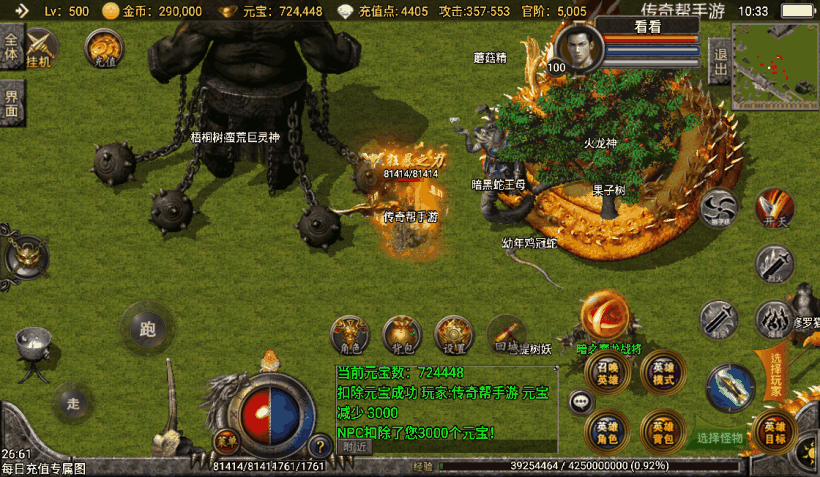Image resolution: width=820 pixels, height=477 pixels.
Task: Choose 选择怪物 monster targeting
Action: [720, 438]
